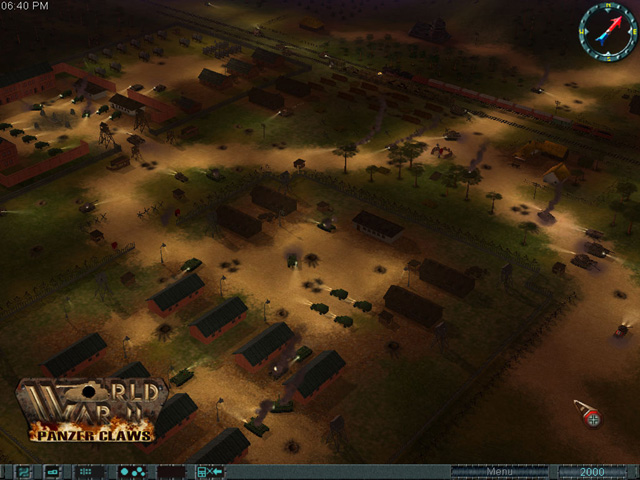Viewport: 640px width, 480px height.
Task: Click the small grid pattern toolbar icon
Action: click(x=87, y=472)
